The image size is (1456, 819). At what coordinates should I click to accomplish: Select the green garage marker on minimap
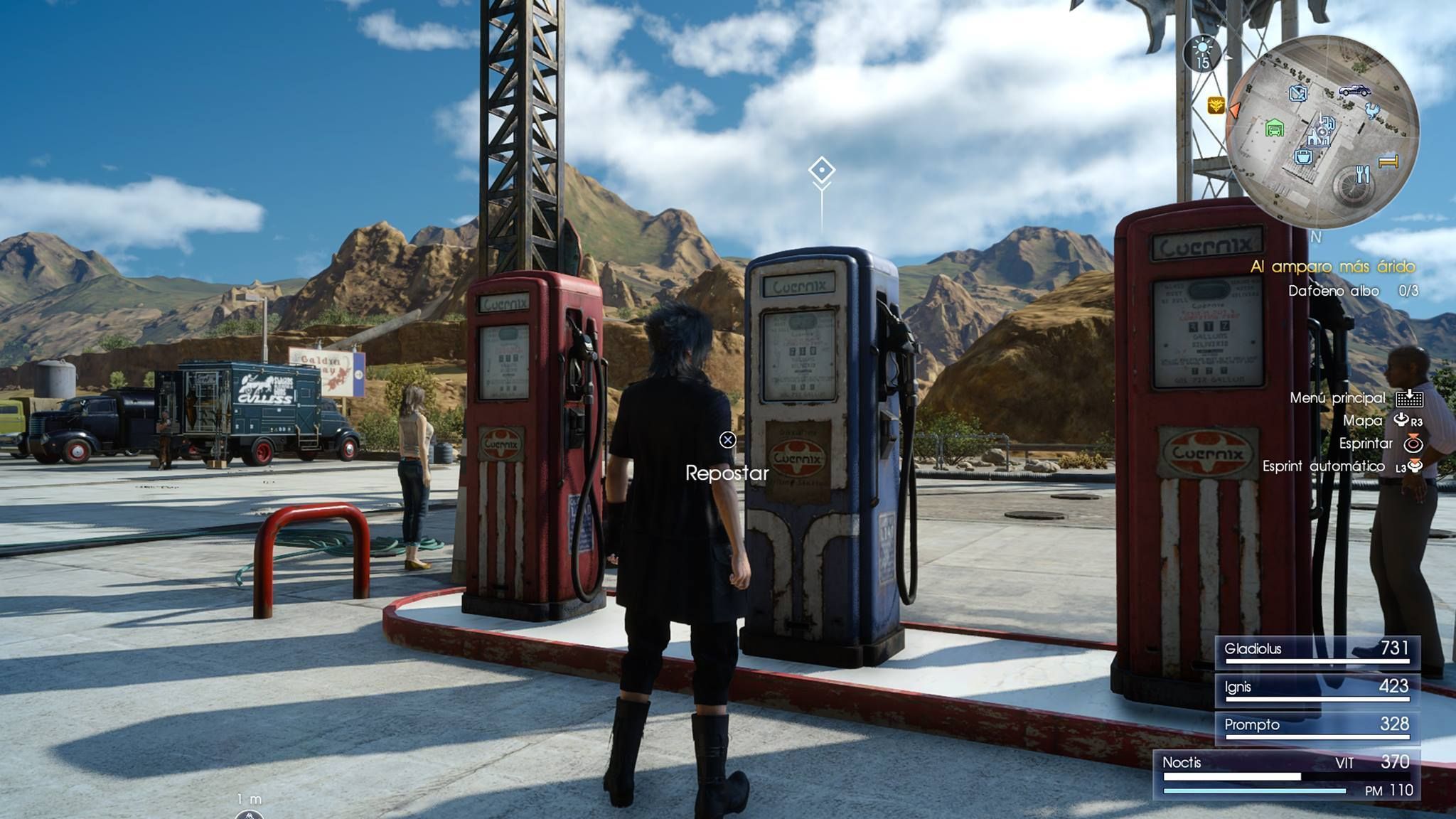click(x=1275, y=129)
